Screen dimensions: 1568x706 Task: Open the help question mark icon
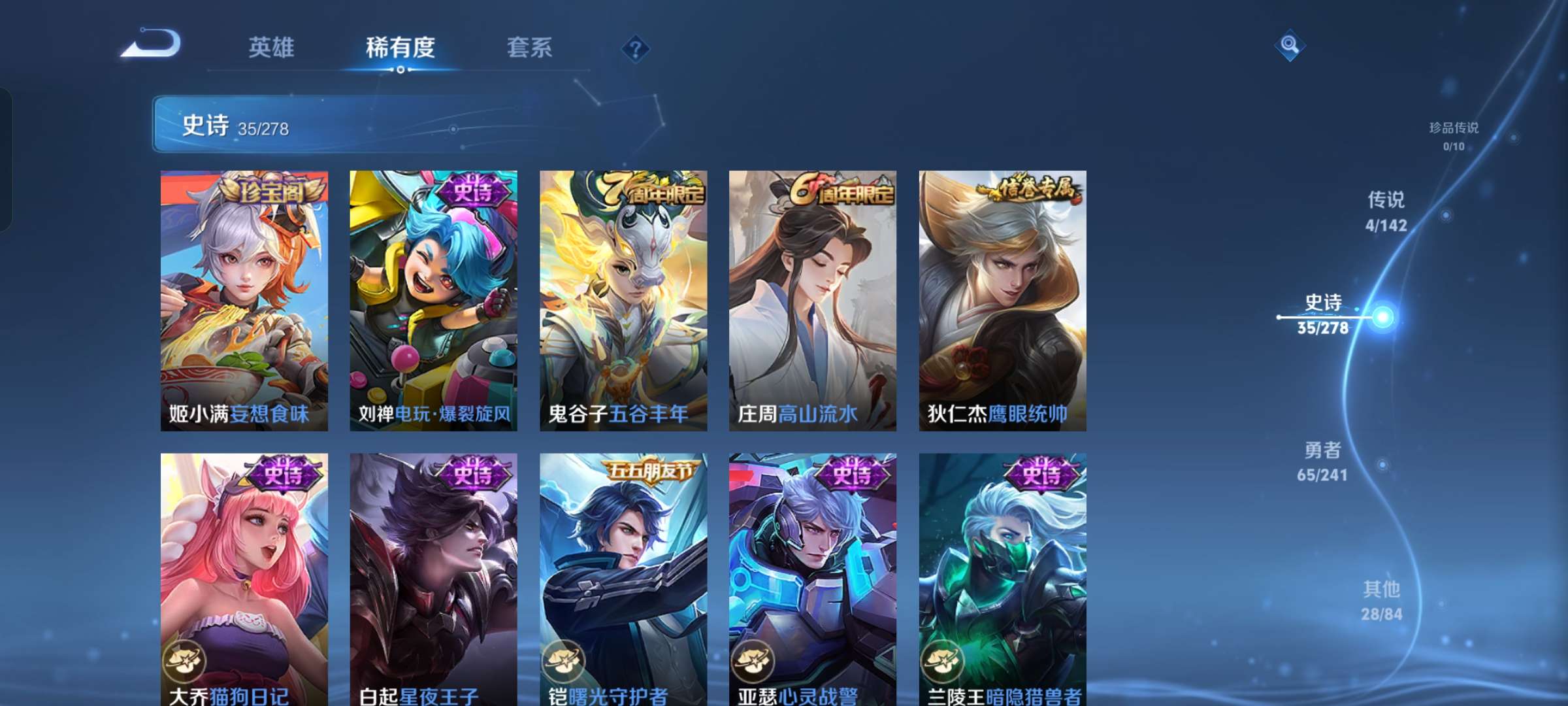[636, 48]
